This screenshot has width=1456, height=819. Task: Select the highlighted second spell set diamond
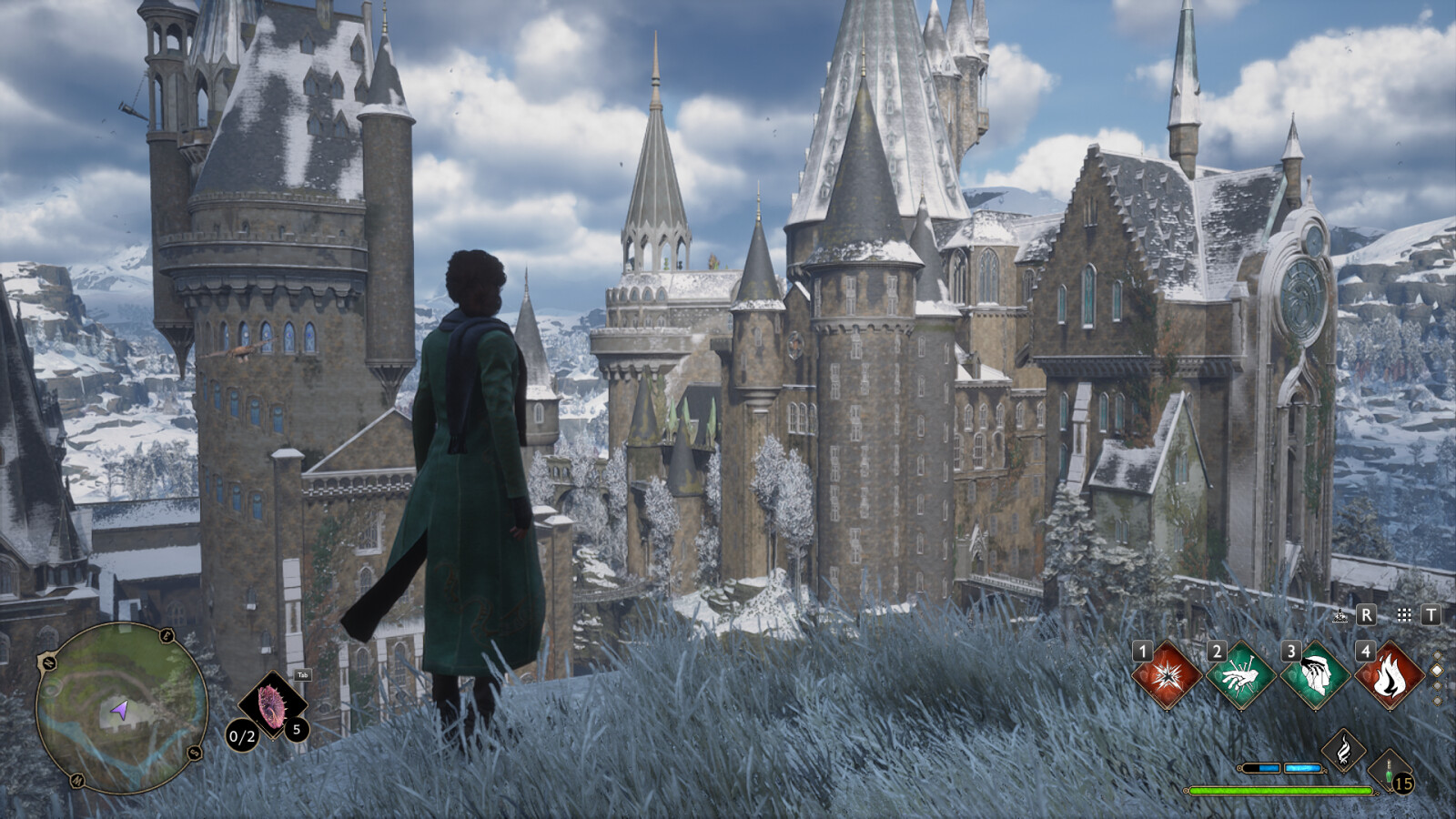click(x=1437, y=670)
